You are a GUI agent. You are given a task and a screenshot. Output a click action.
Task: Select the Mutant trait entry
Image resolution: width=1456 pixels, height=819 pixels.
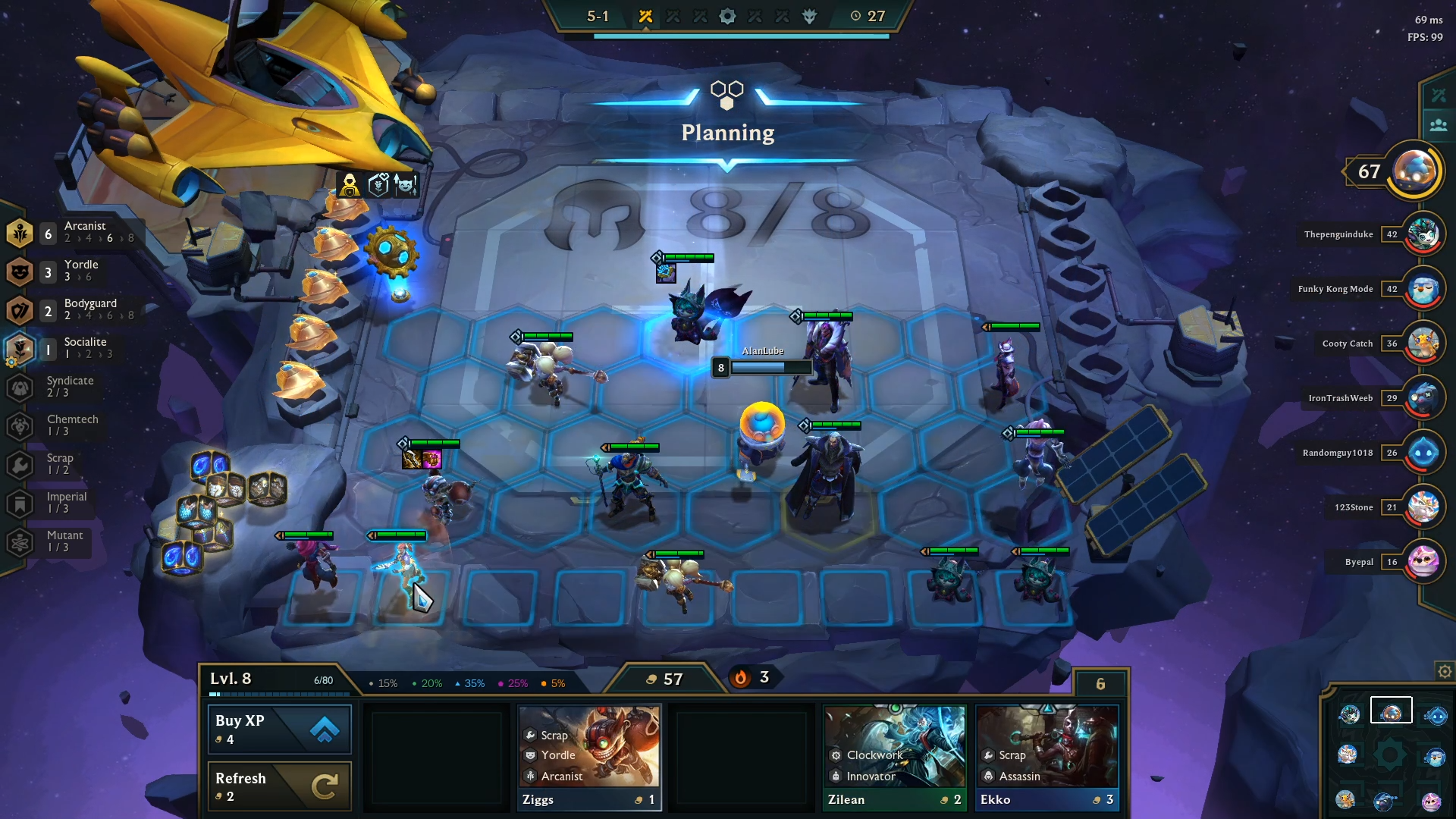[x=57, y=541]
